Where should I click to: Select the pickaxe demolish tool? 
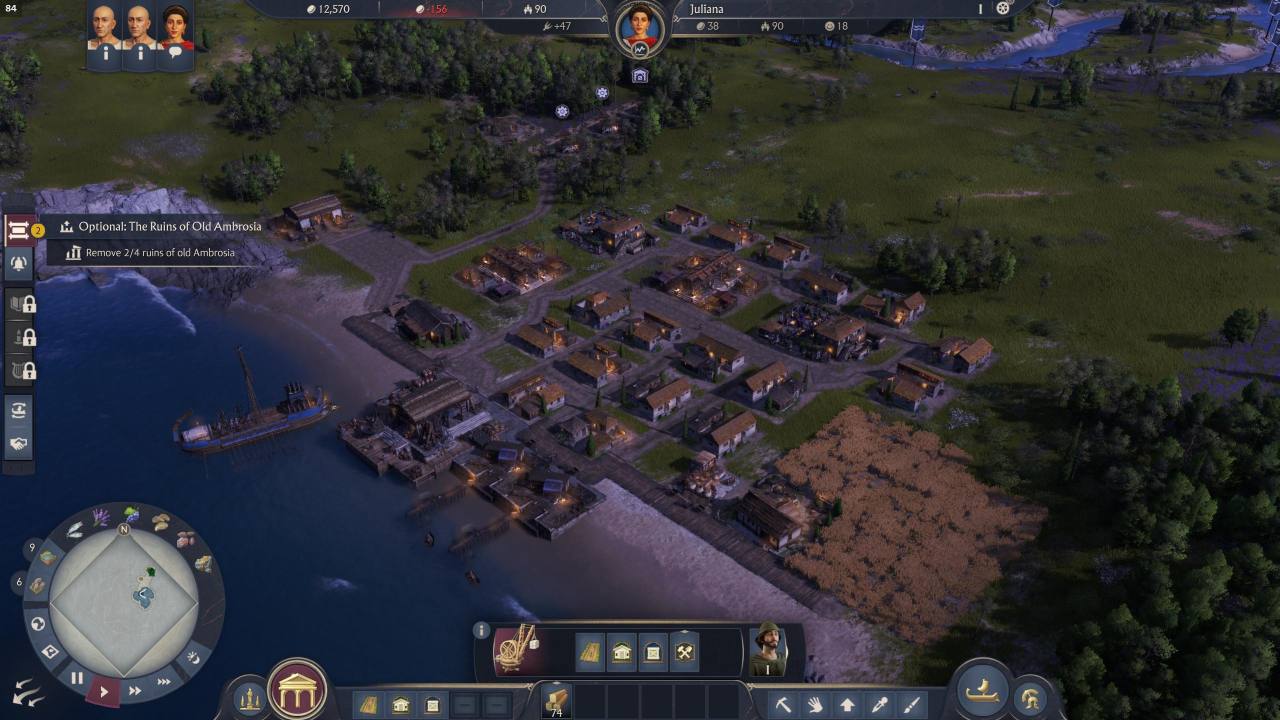click(783, 705)
